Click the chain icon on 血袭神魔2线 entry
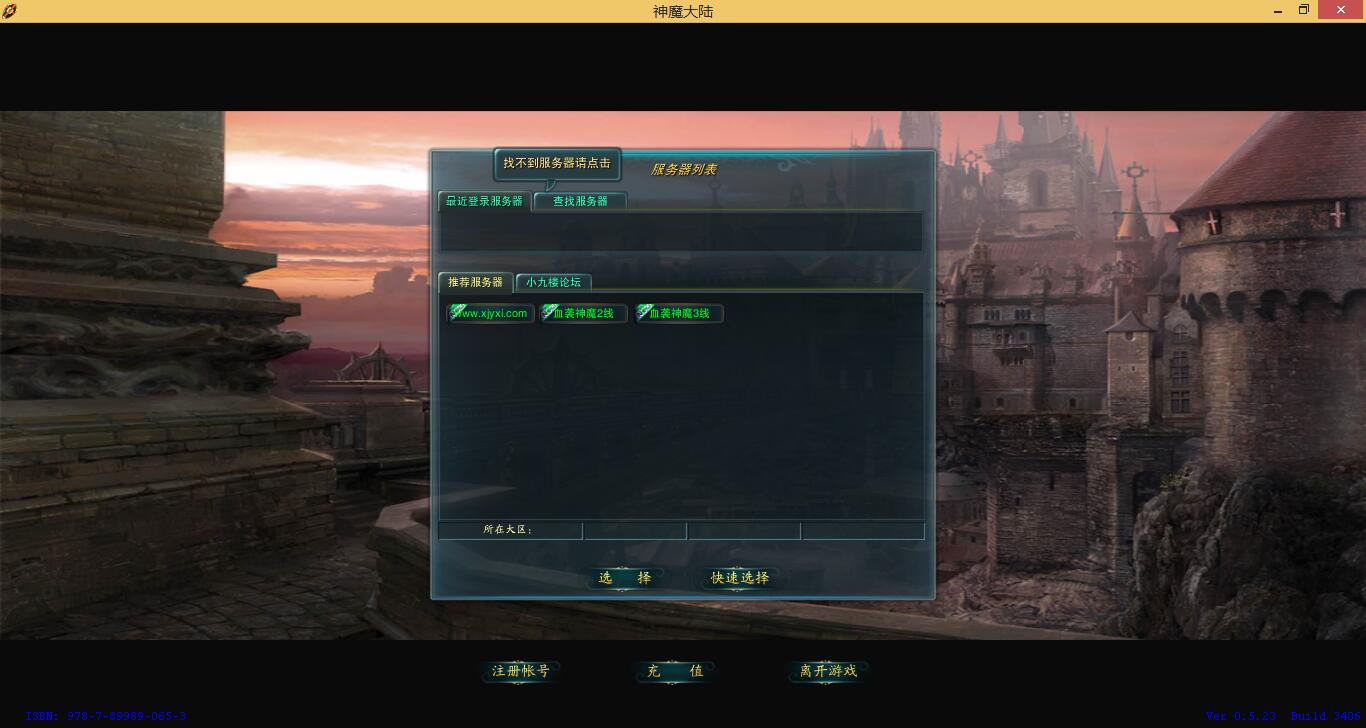This screenshot has width=1366, height=728. (546, 312)
